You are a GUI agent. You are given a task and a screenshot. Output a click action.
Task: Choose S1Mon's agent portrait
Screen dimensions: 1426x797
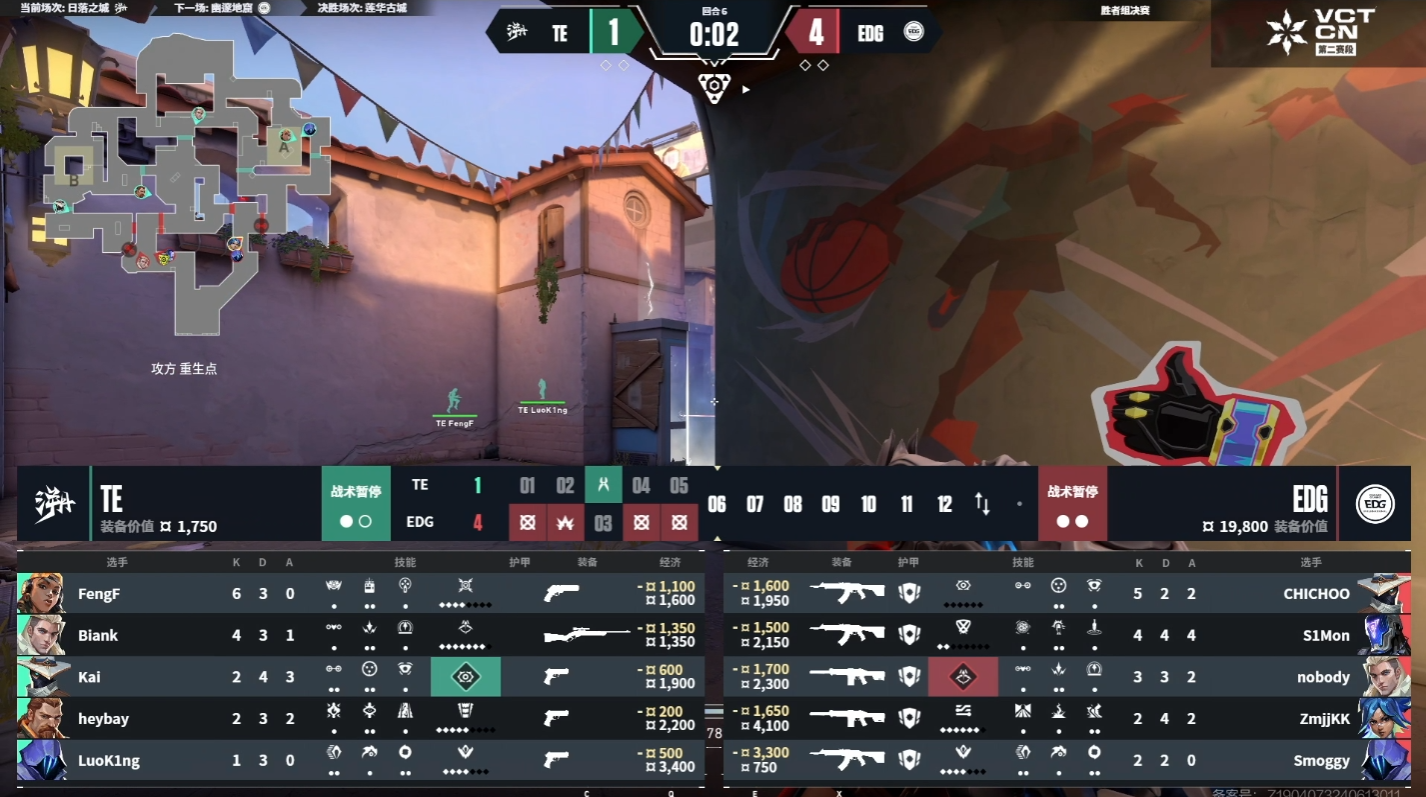coord(1384,635)
